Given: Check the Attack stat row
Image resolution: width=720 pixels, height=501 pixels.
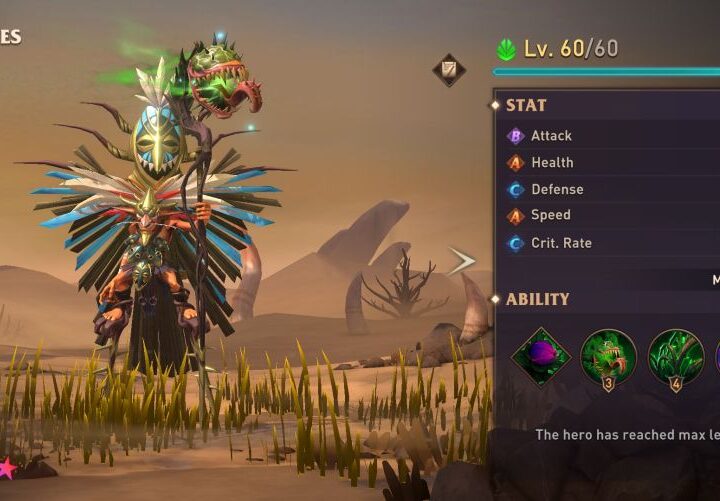Looking at the screenshot, I should (610, 135).
